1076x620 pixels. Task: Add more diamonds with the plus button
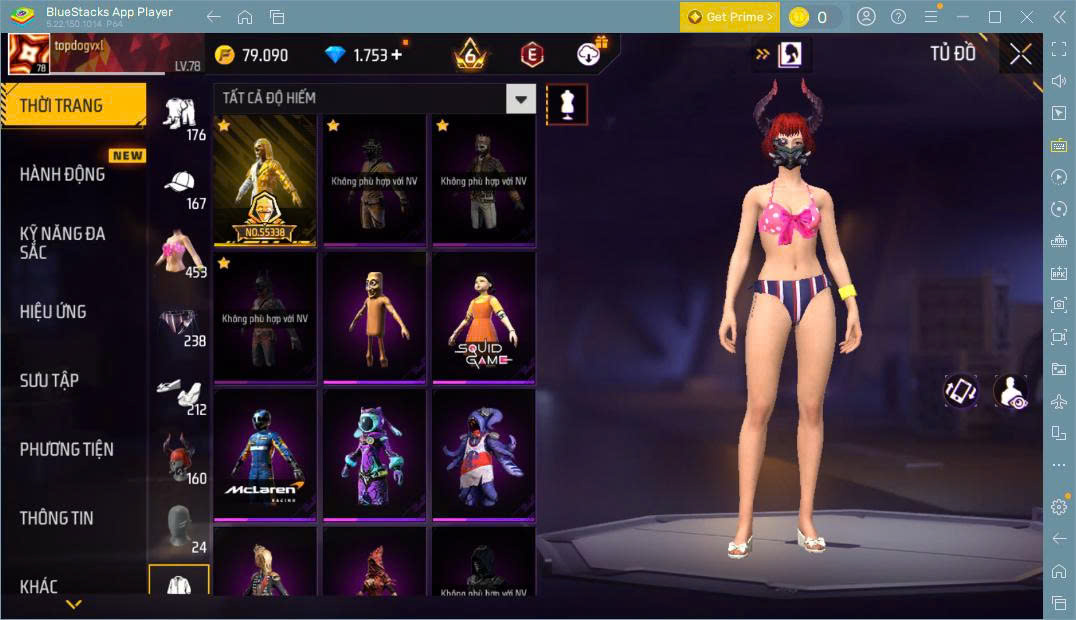pyautogui.click(x=397, y=55)
